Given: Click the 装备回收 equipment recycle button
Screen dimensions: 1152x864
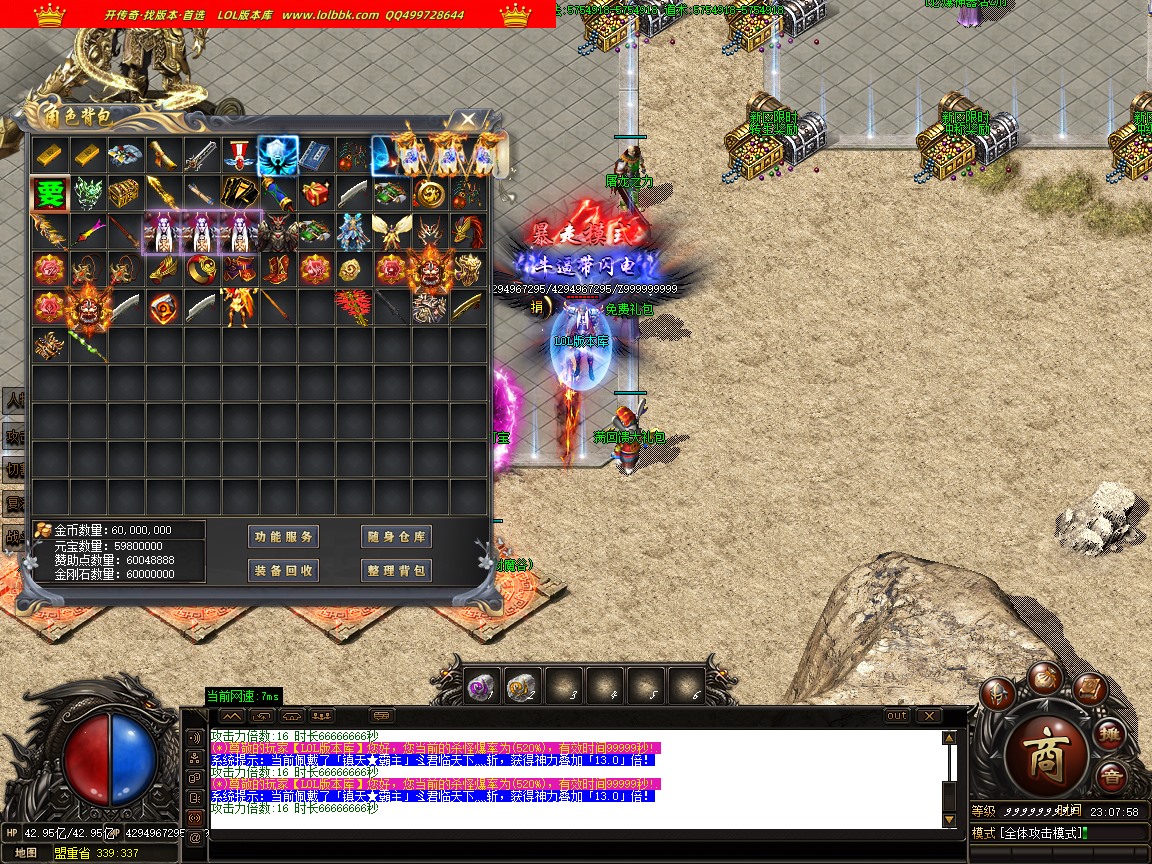Looking at the screenshot, I should point(284,570).
